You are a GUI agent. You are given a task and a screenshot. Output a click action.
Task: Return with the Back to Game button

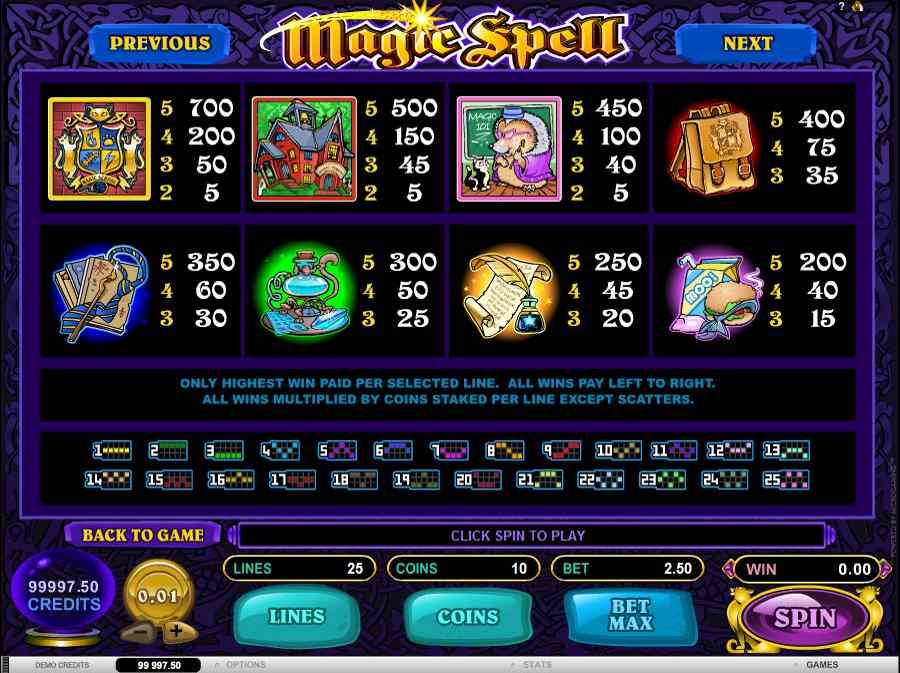click(x=143, y=535)
